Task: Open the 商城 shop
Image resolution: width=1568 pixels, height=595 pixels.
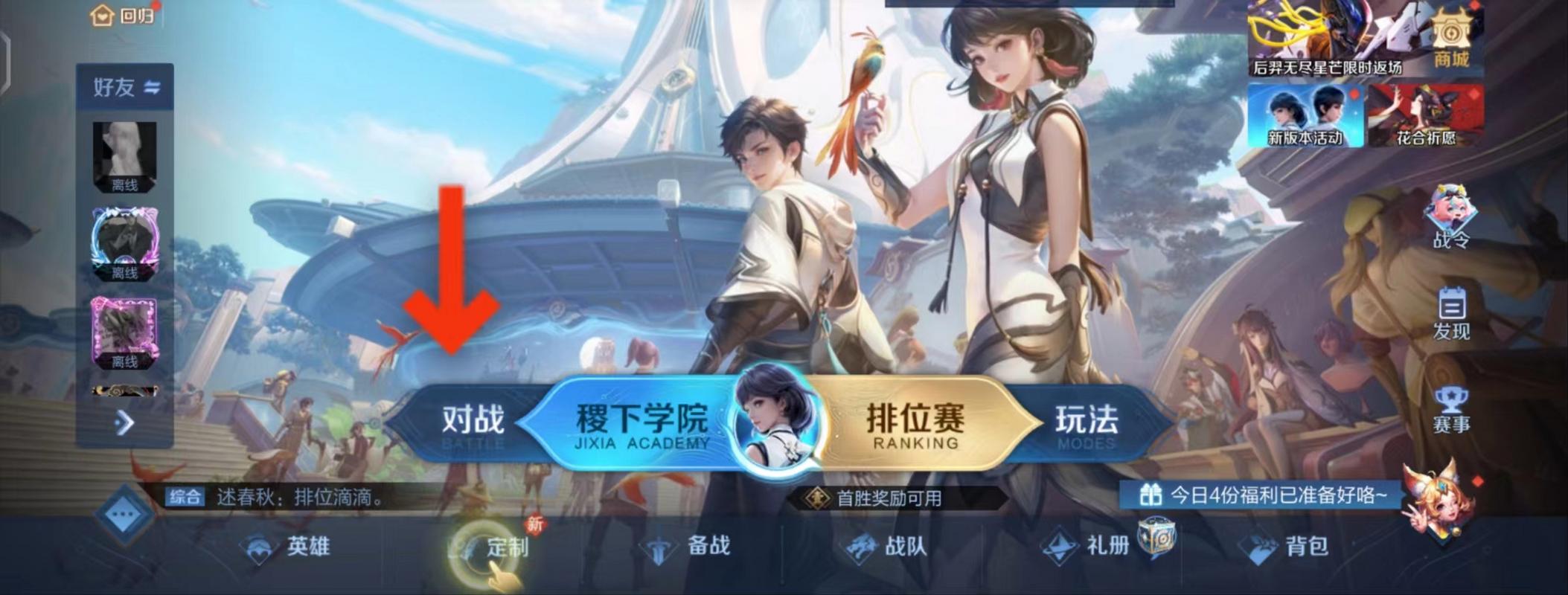Action: pyautogui.click(x=1450, y=33)
